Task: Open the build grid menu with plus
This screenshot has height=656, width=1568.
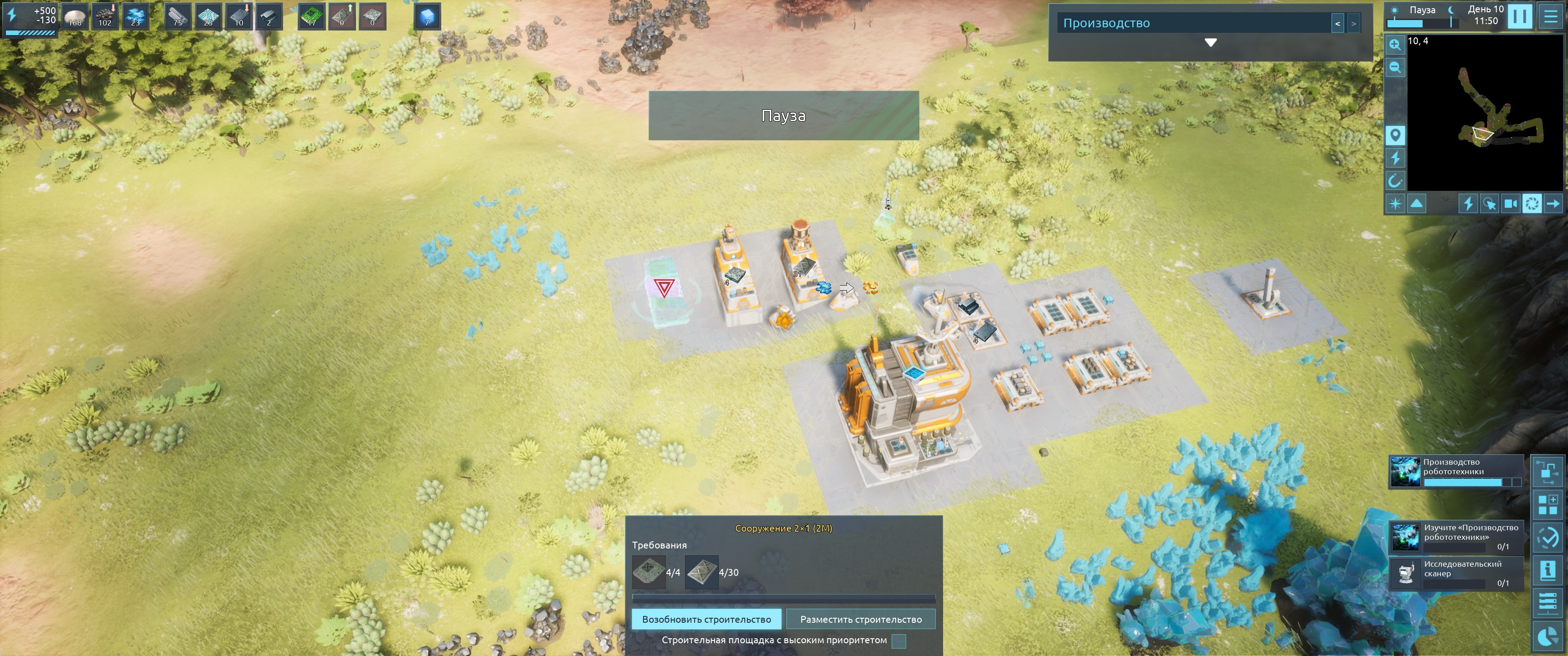Action: [x=1547, y=504]
